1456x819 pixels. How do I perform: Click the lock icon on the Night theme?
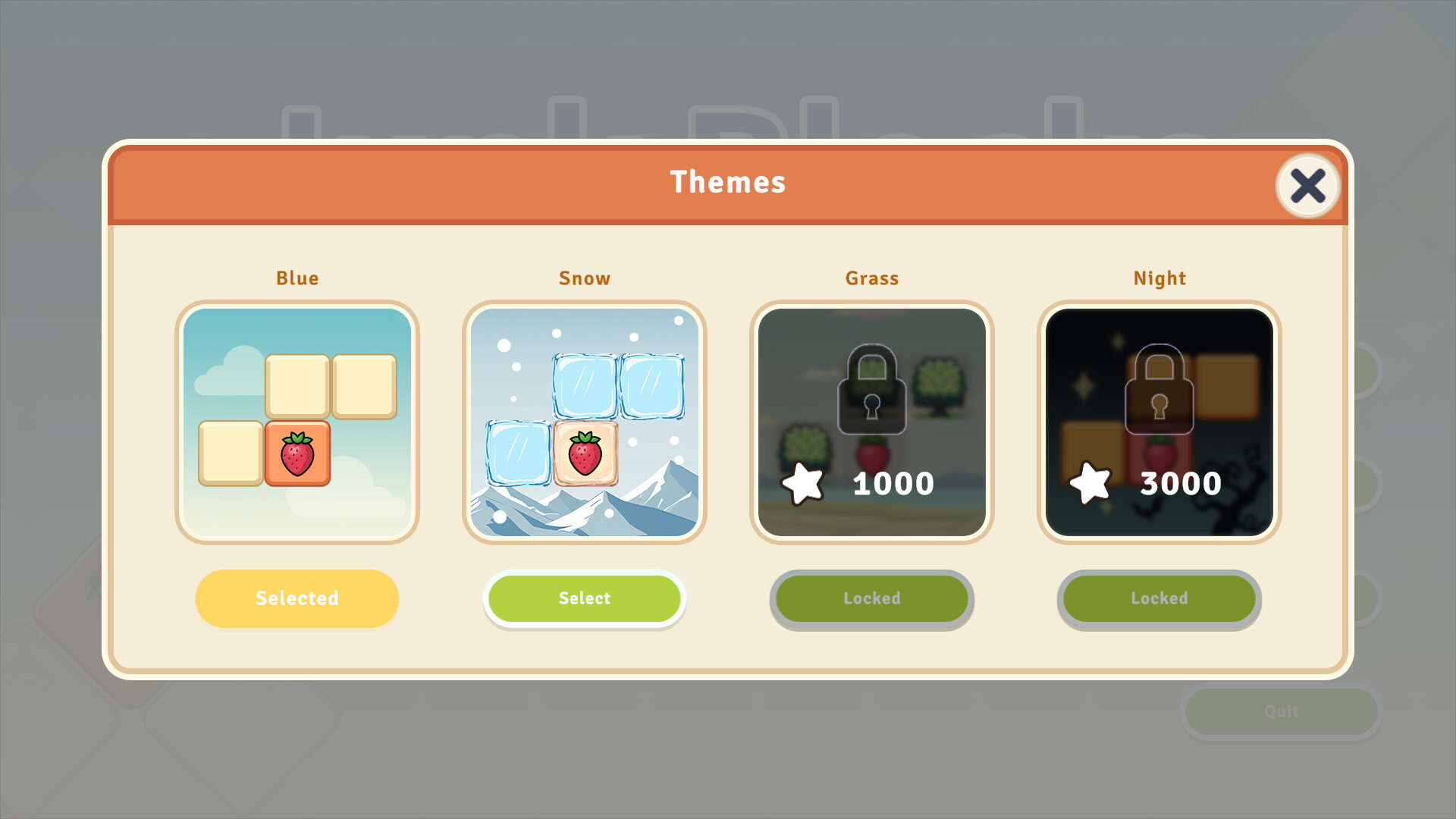click(x=1158, y=389)
